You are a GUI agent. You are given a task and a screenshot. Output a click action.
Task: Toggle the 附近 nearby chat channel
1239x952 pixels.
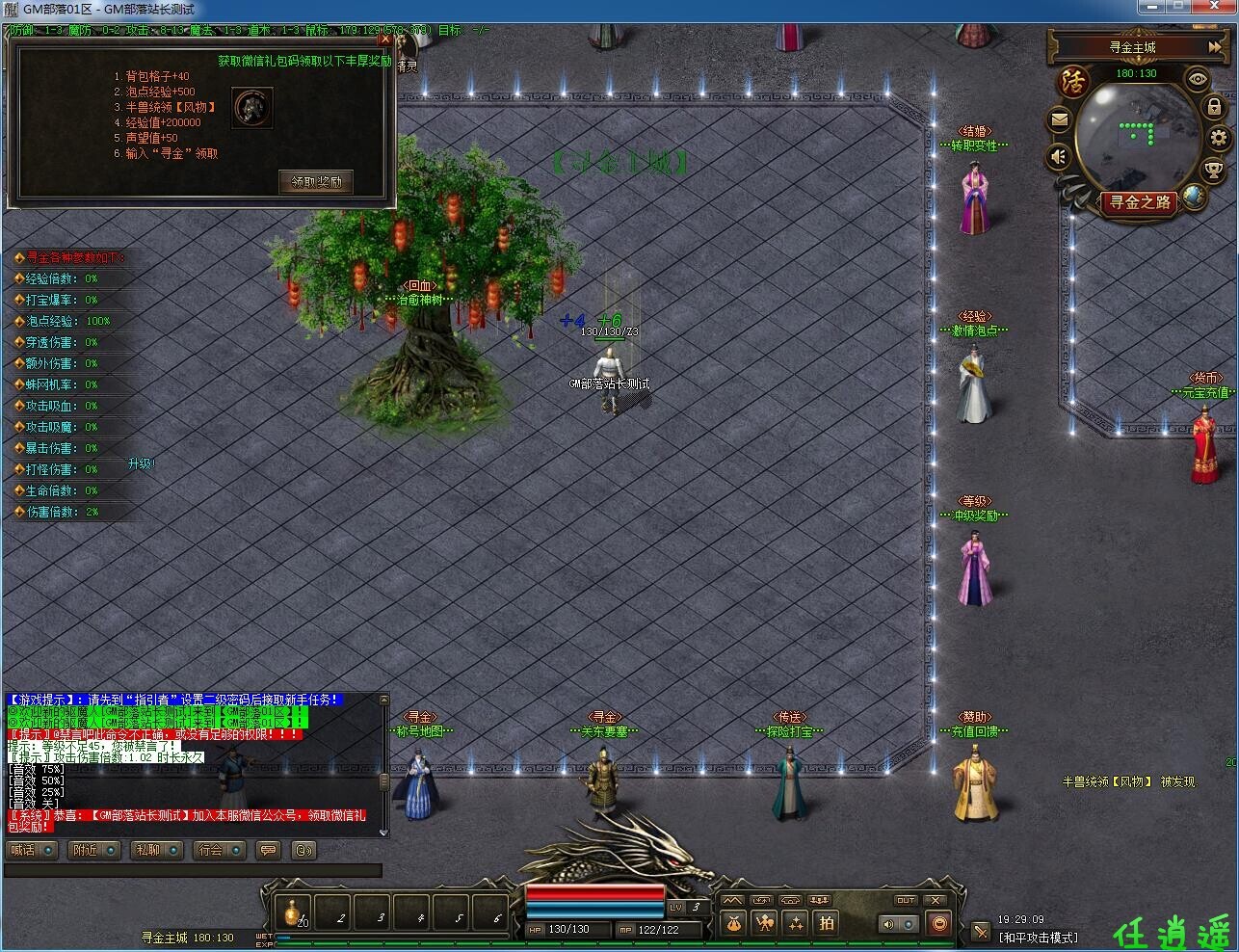click(95, 850)
